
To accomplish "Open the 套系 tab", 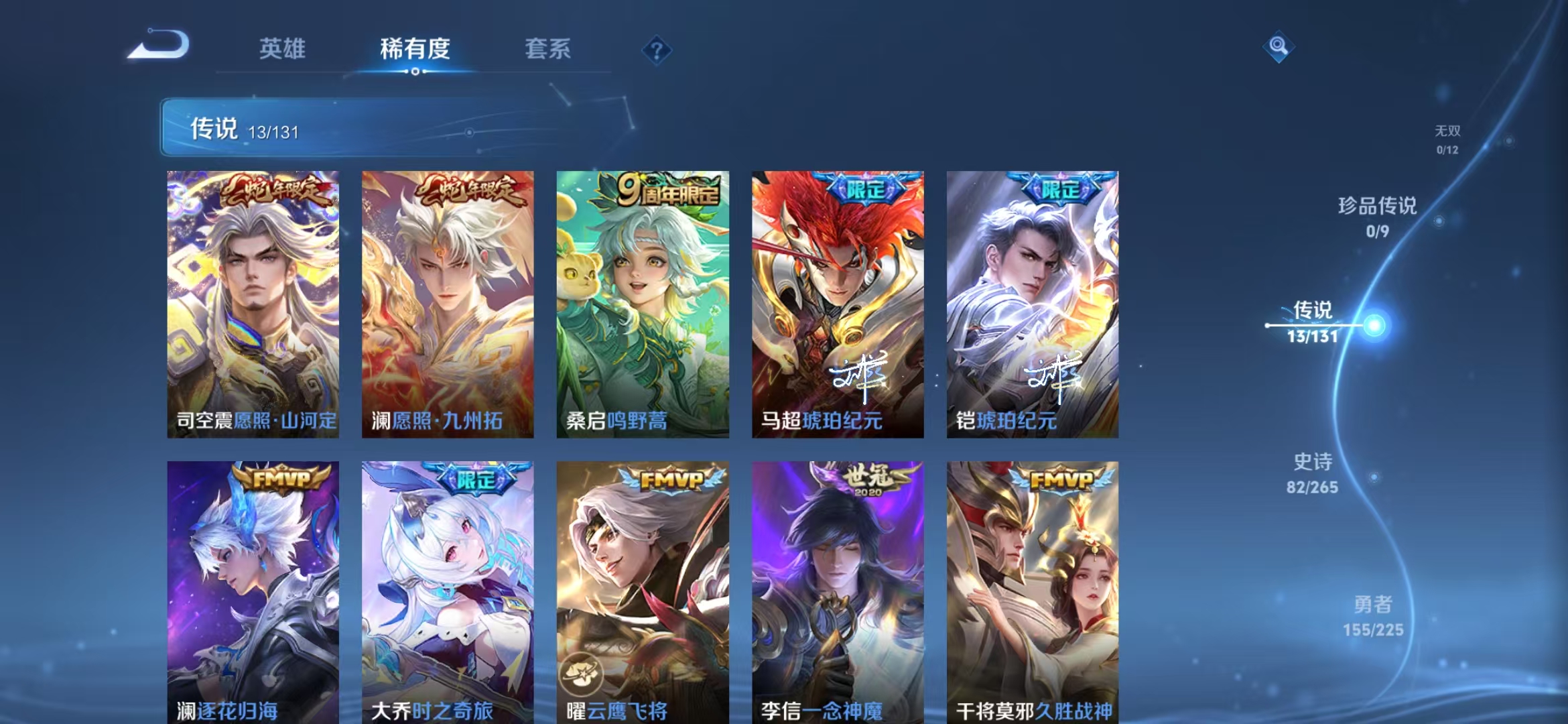I will click(x=548, y=49).
